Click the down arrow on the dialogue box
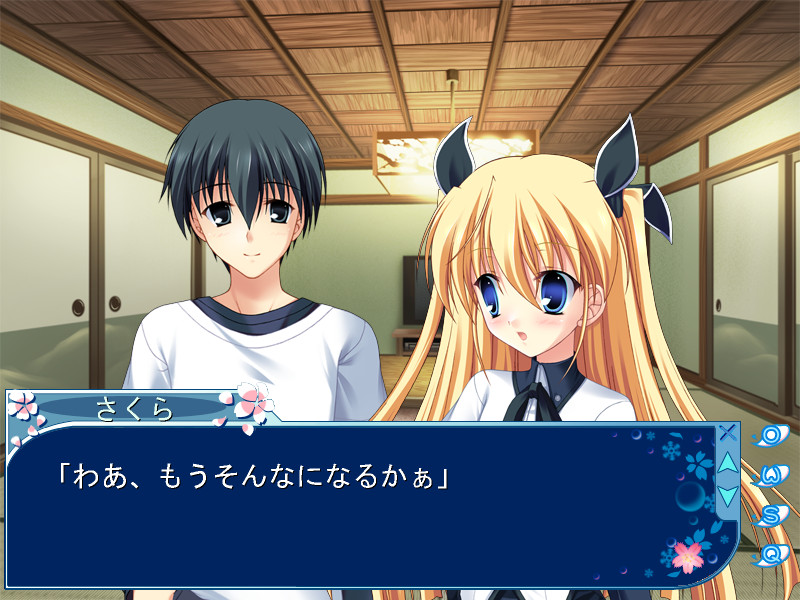The image size is (800, 600). pos(728,494)
